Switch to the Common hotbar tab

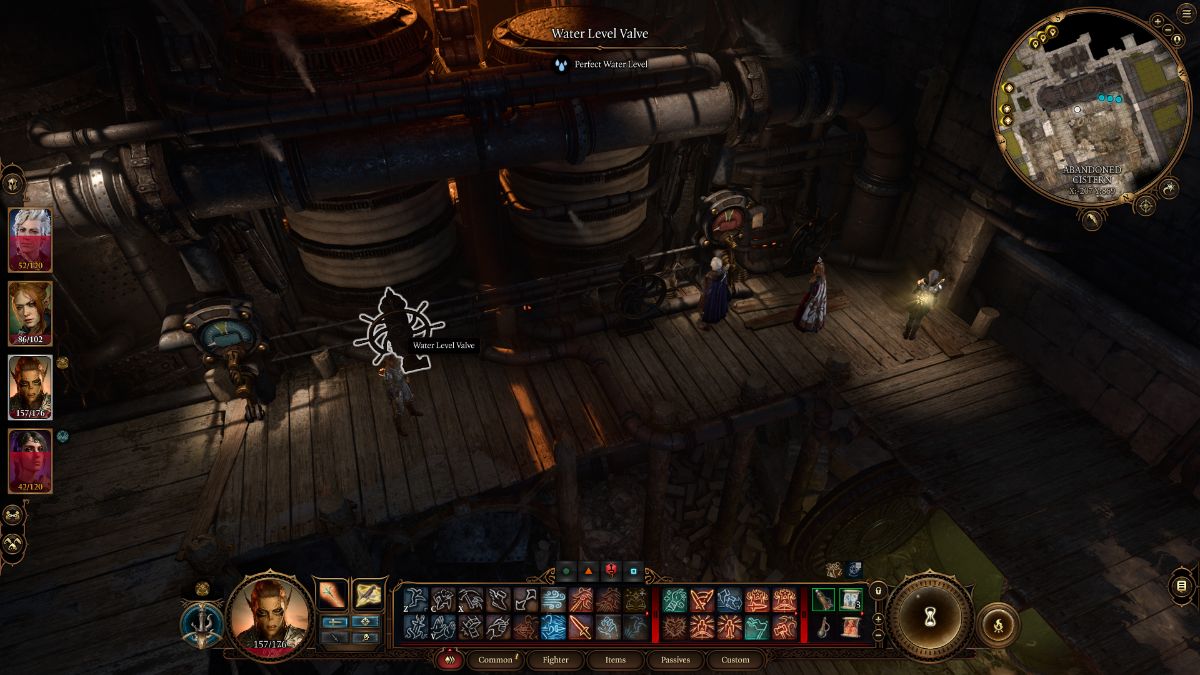click(495, 660)
